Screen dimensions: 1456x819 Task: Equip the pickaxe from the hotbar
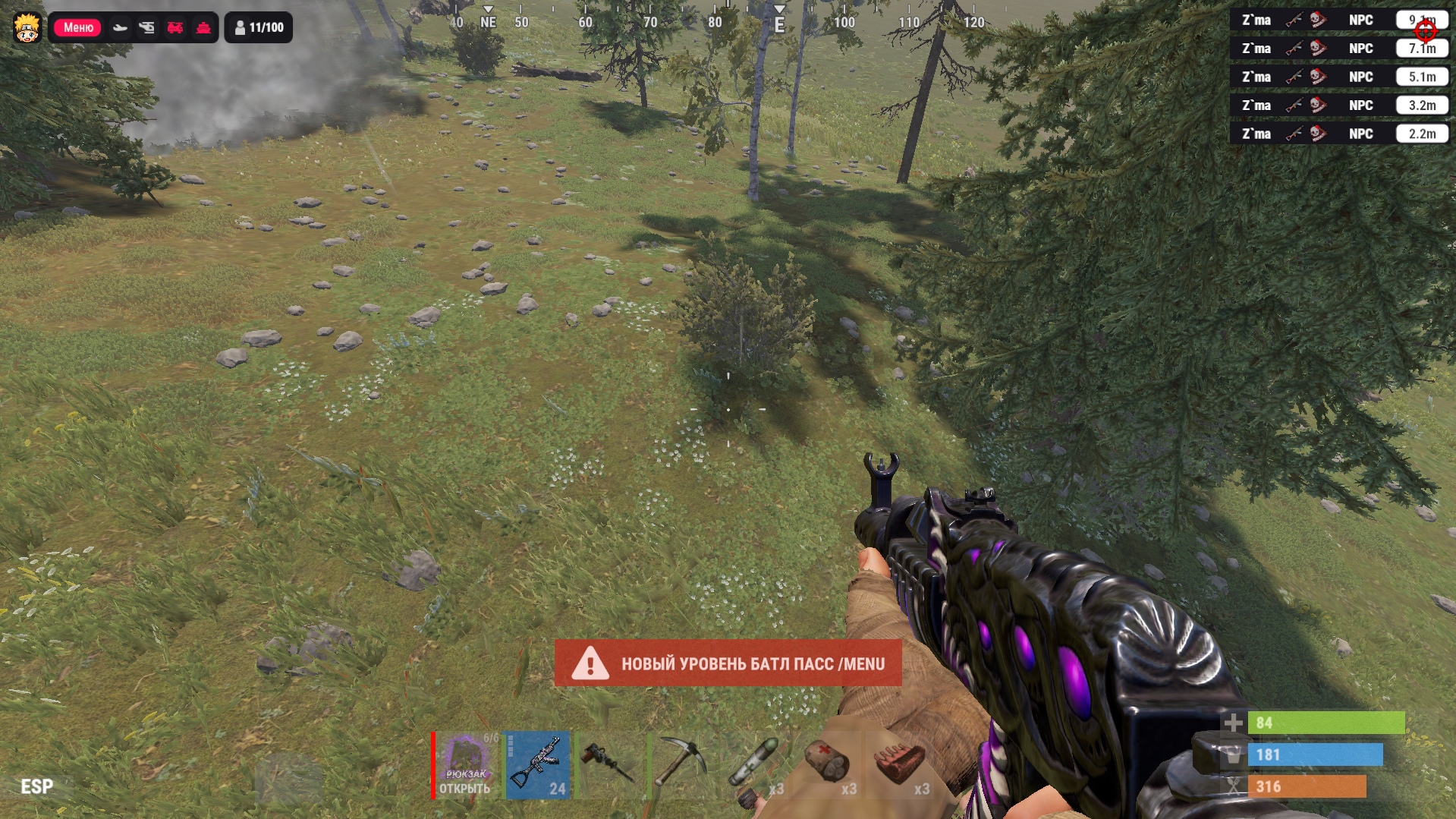tap(681, 765)
